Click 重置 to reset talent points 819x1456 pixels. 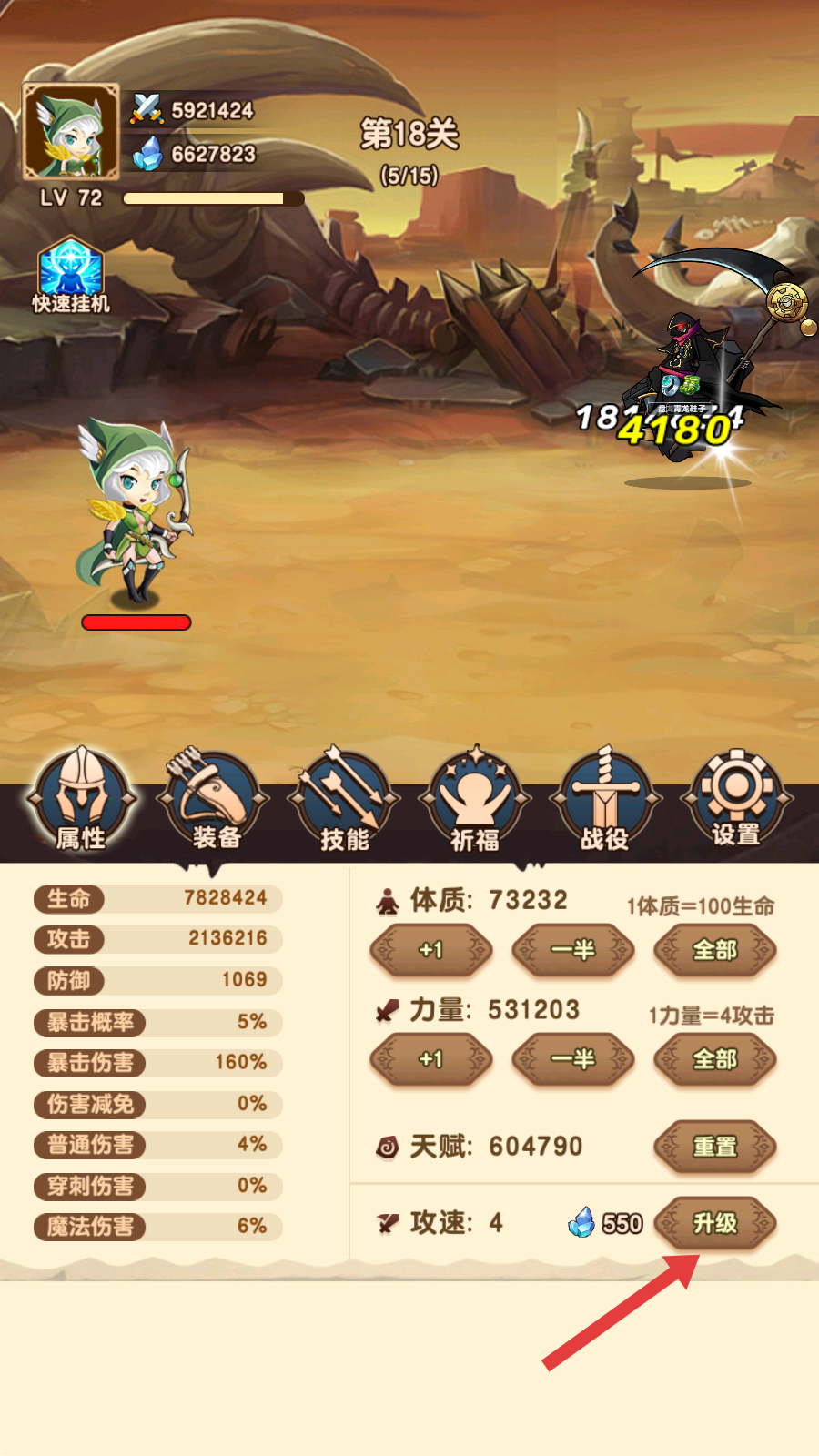coord(715,1147)
